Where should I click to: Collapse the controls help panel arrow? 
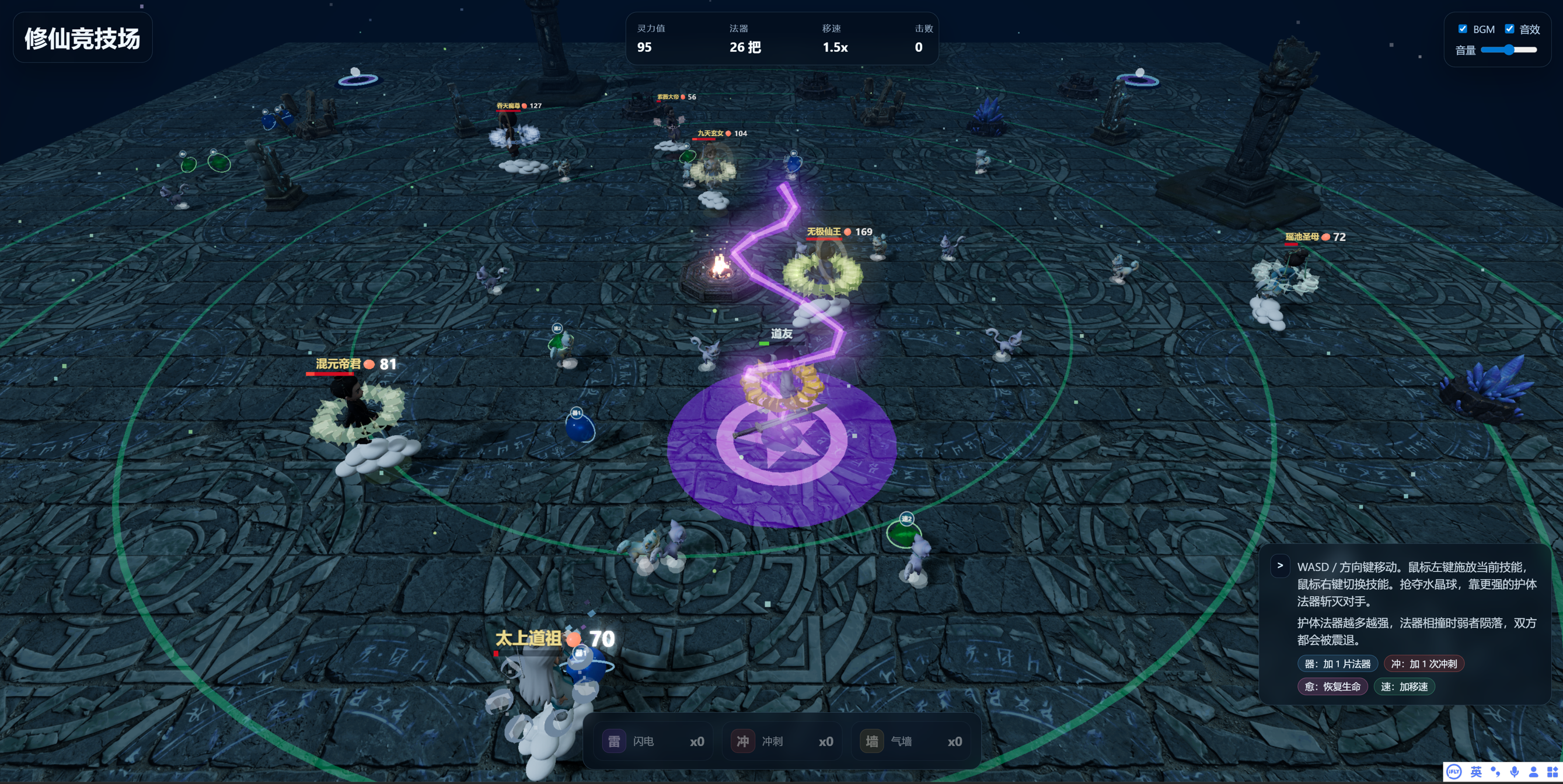[1280, 566]
